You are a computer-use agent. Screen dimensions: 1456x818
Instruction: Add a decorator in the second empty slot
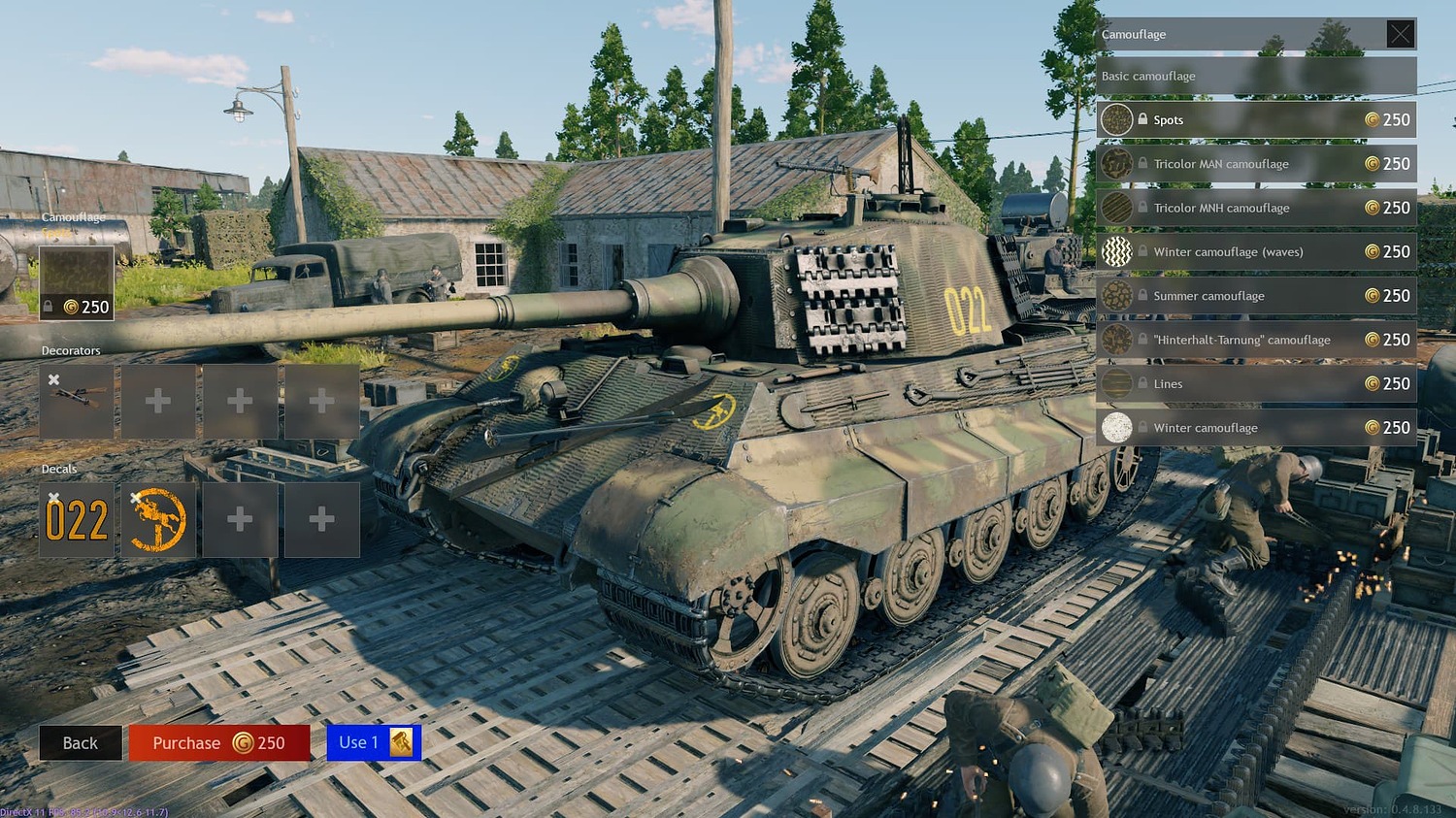[157, 401]
